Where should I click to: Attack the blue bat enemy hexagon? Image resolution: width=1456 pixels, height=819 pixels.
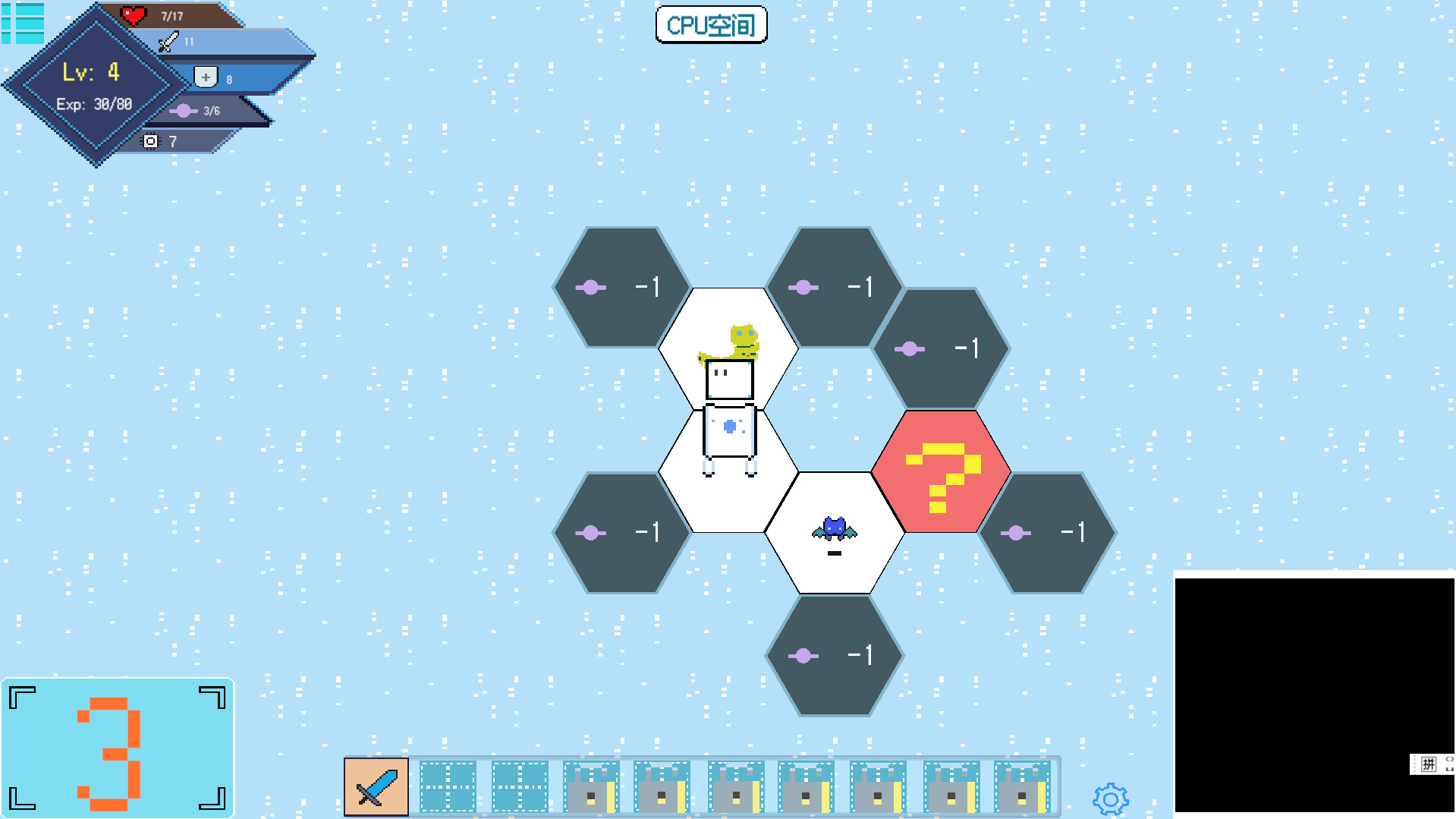[x=835, y=528]
